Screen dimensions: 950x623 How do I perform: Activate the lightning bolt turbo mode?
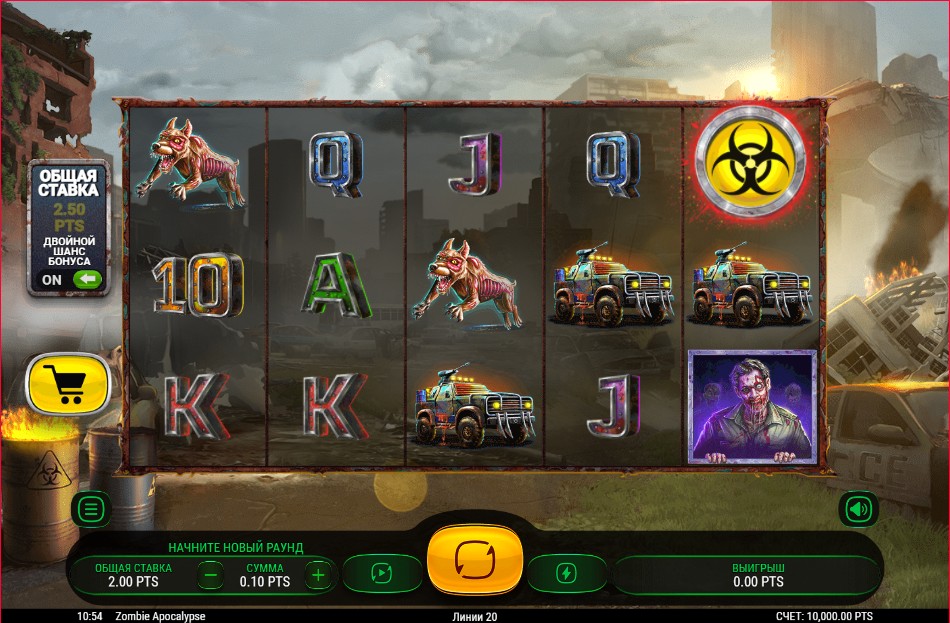pyautogui.click(x=566, y=573)
